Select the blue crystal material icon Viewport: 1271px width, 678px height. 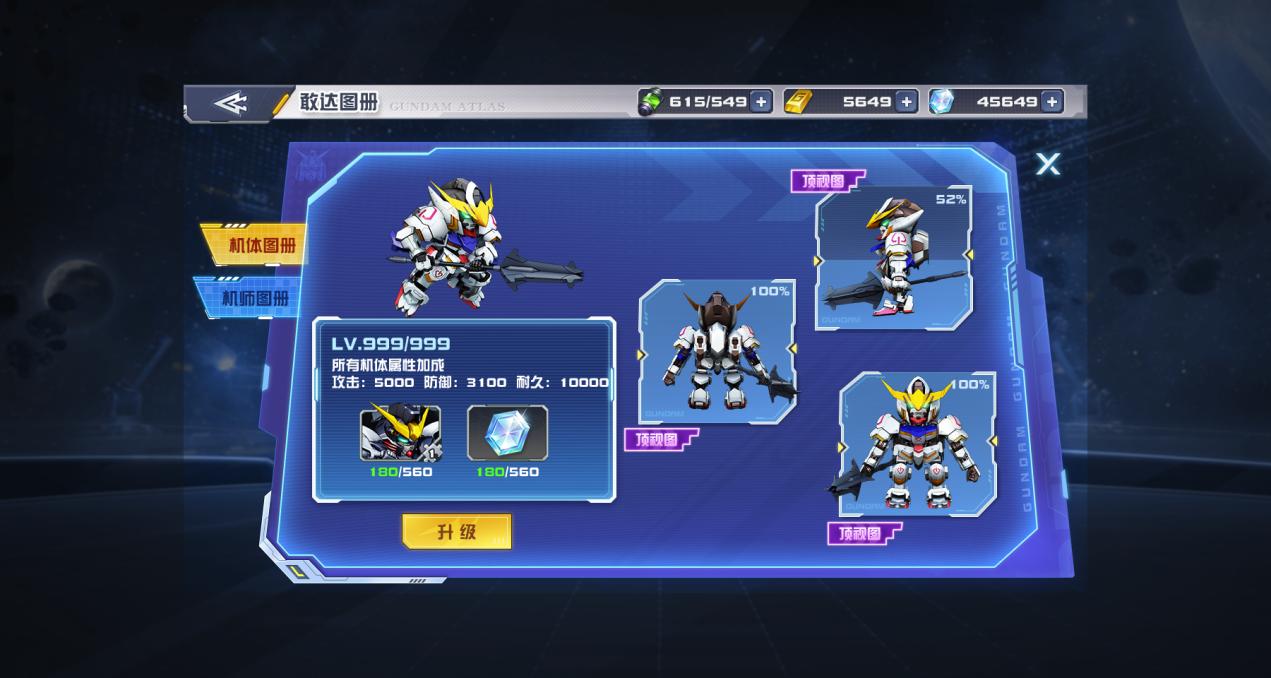click(507, 433)
